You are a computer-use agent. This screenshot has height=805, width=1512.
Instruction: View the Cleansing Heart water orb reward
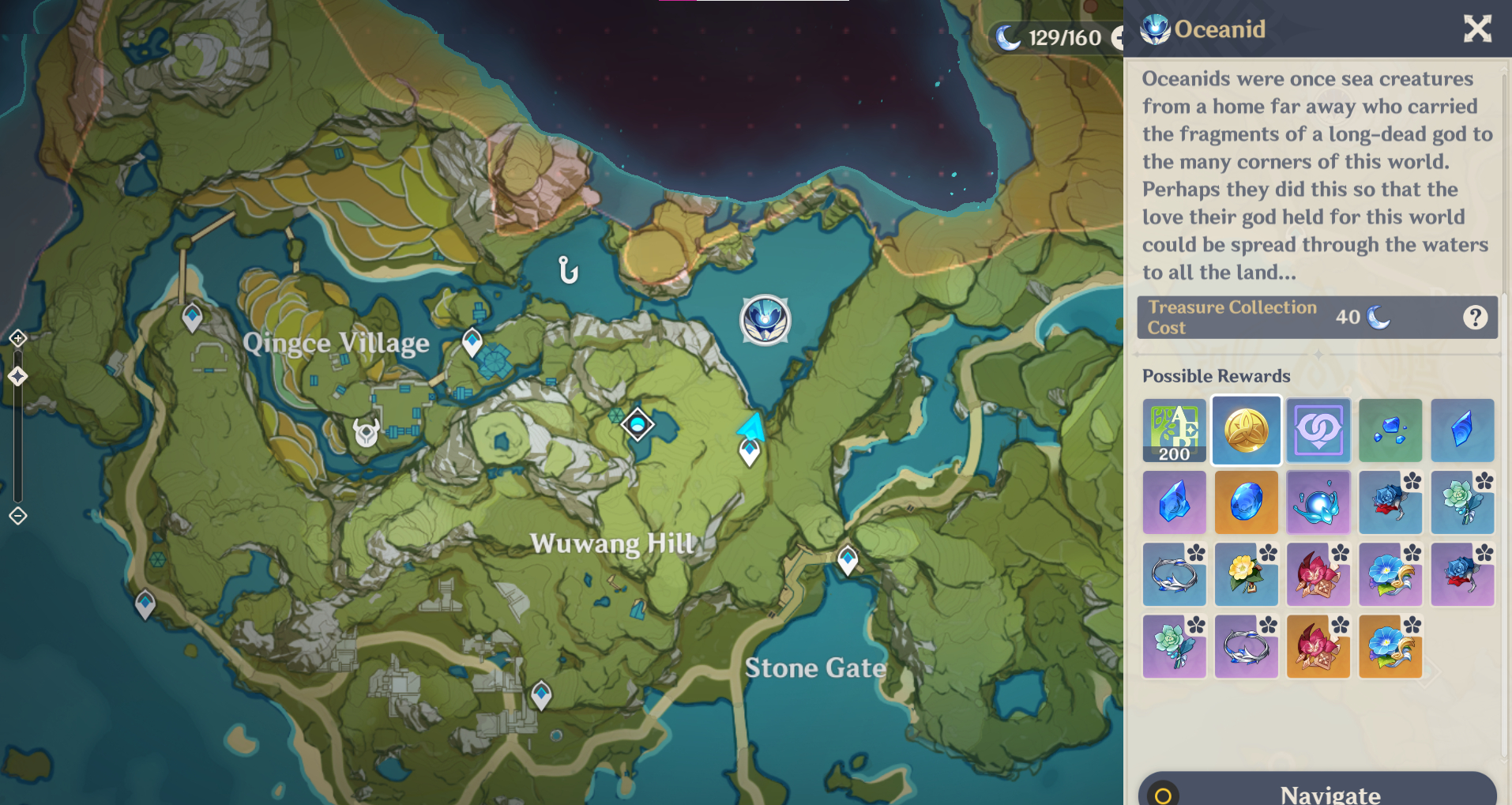click(1318, 502)
